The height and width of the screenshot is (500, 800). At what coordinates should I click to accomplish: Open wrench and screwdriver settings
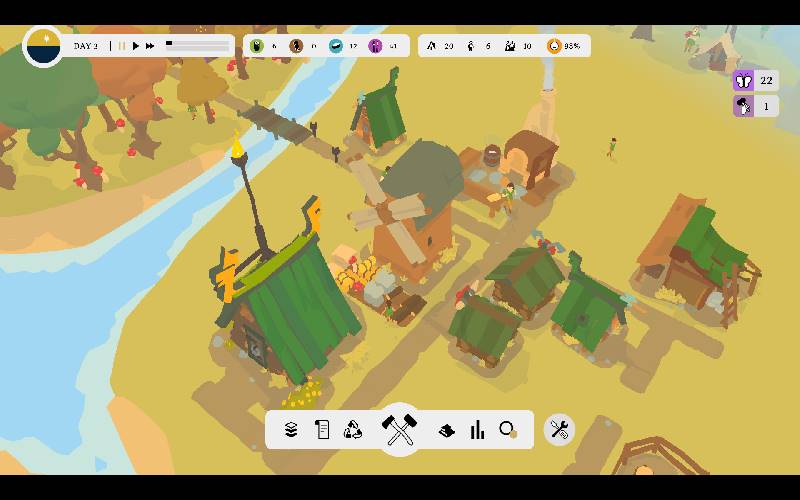(x=559, y=430)
